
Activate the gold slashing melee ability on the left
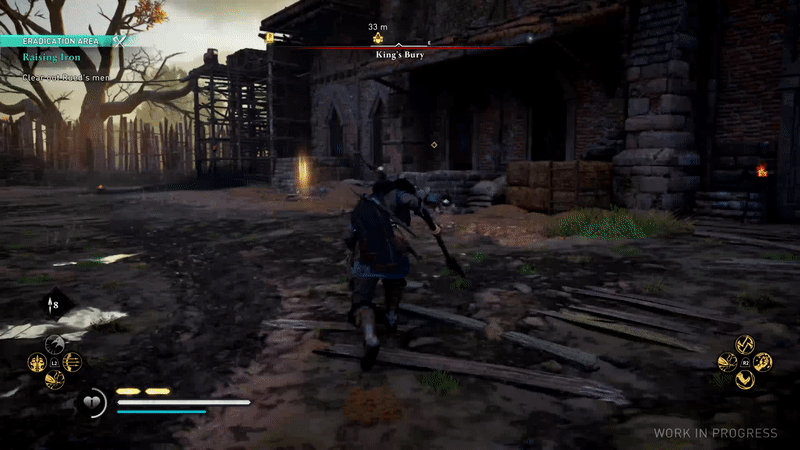pyautogui.click(x=727, y=361)
